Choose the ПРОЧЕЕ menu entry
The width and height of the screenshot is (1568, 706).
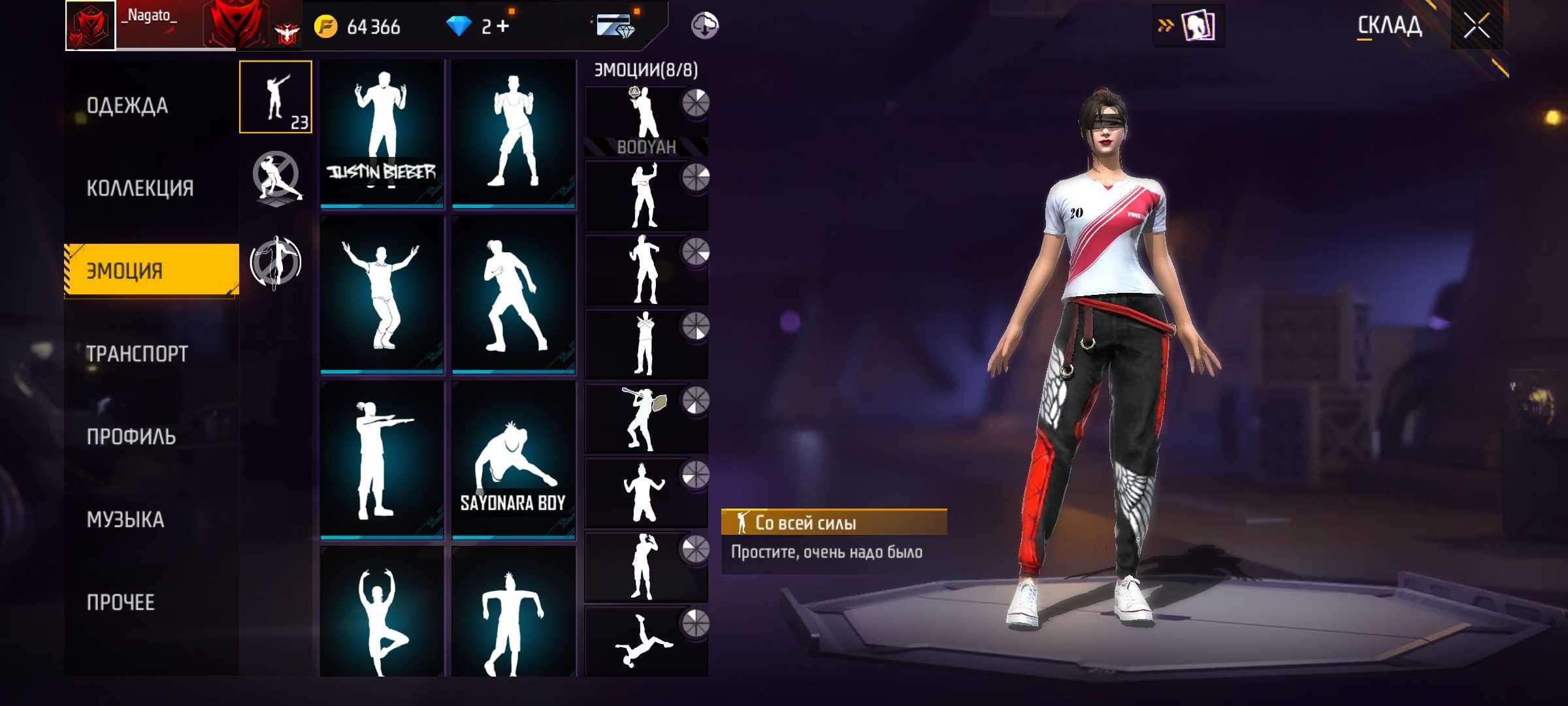pos(121,602)
